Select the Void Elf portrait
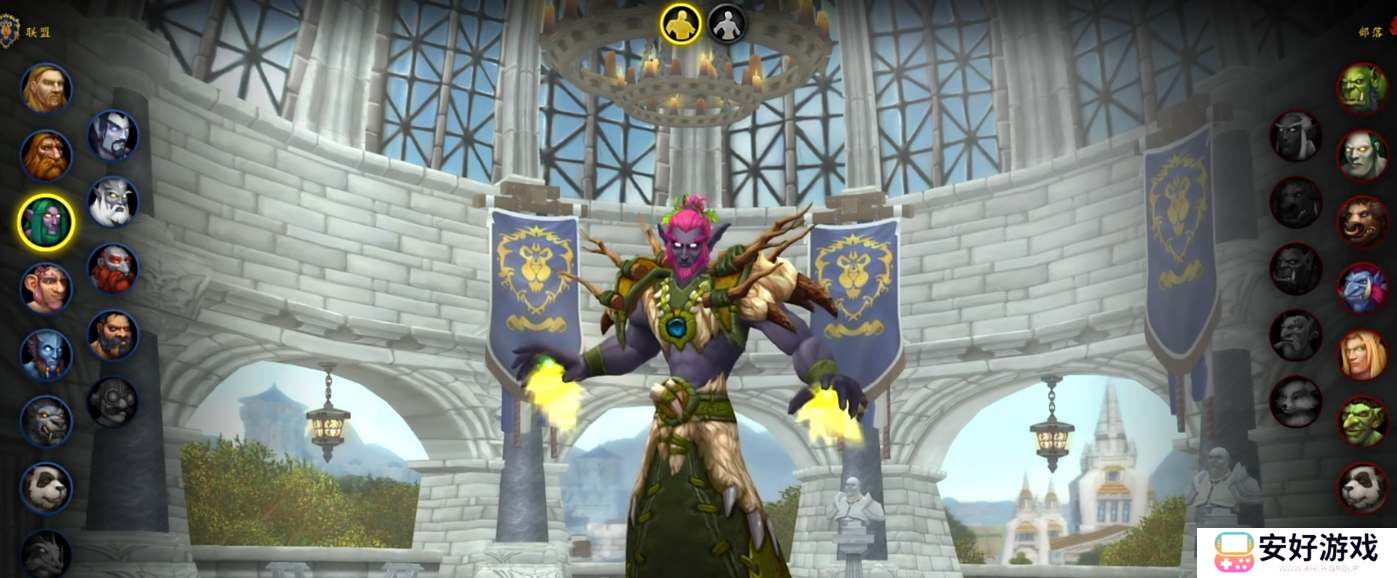The image size is (1397, 578). coord(113,135)
